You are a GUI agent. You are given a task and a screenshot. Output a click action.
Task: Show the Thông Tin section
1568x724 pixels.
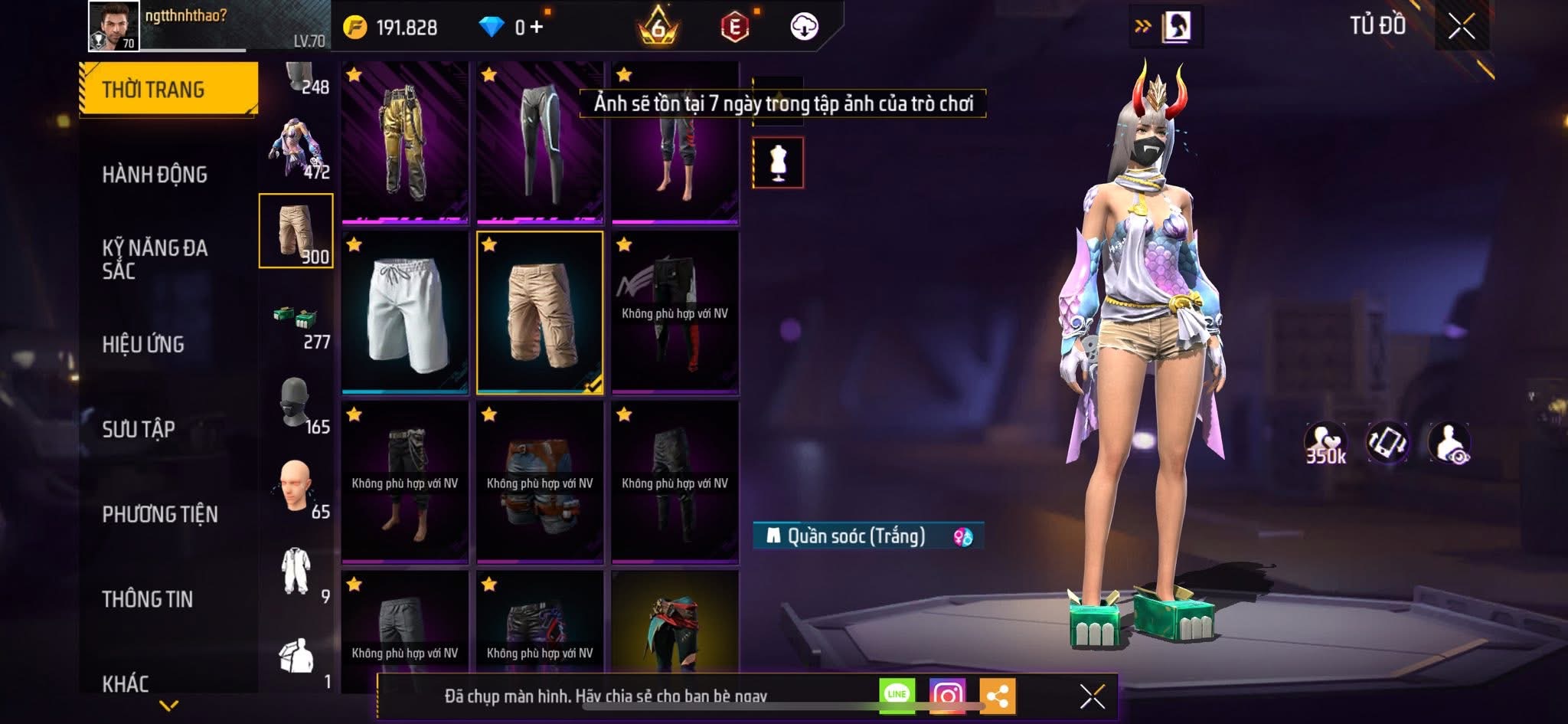coord(148,599)
